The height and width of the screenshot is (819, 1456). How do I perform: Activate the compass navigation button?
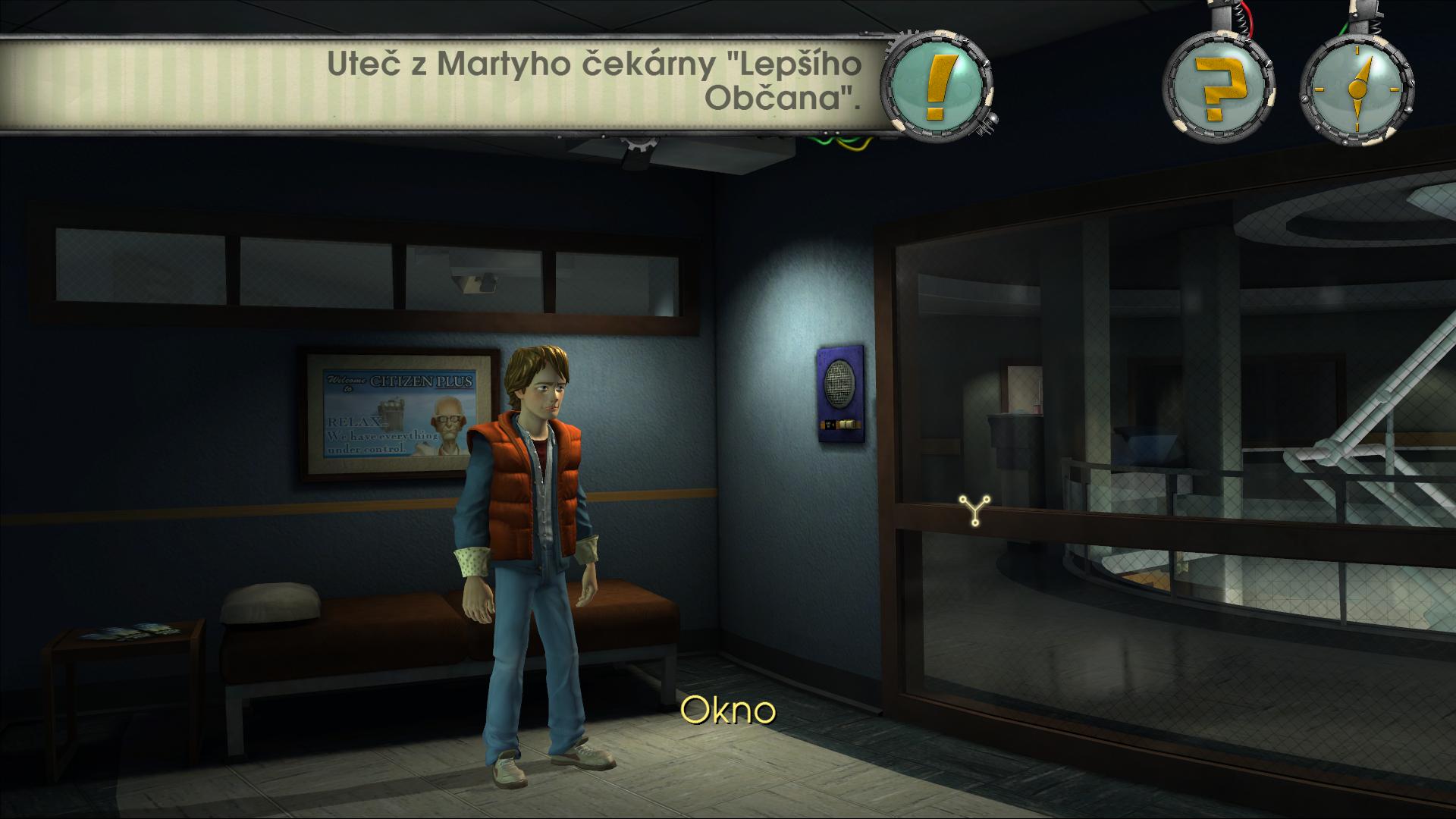pyautogui.click(x=1356, y=89)
